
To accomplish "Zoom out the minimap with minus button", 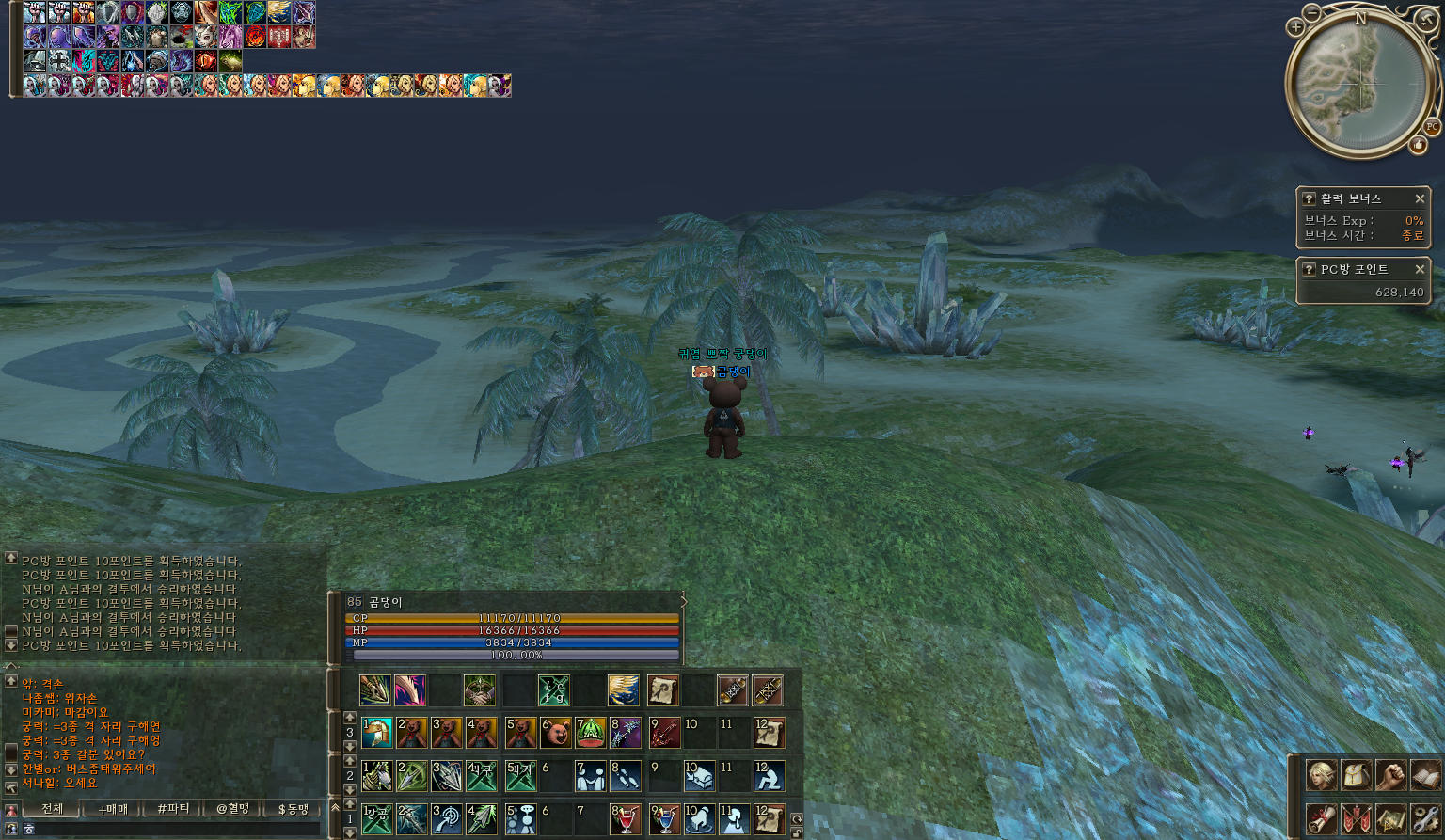I will click(x=1313, y=12).
